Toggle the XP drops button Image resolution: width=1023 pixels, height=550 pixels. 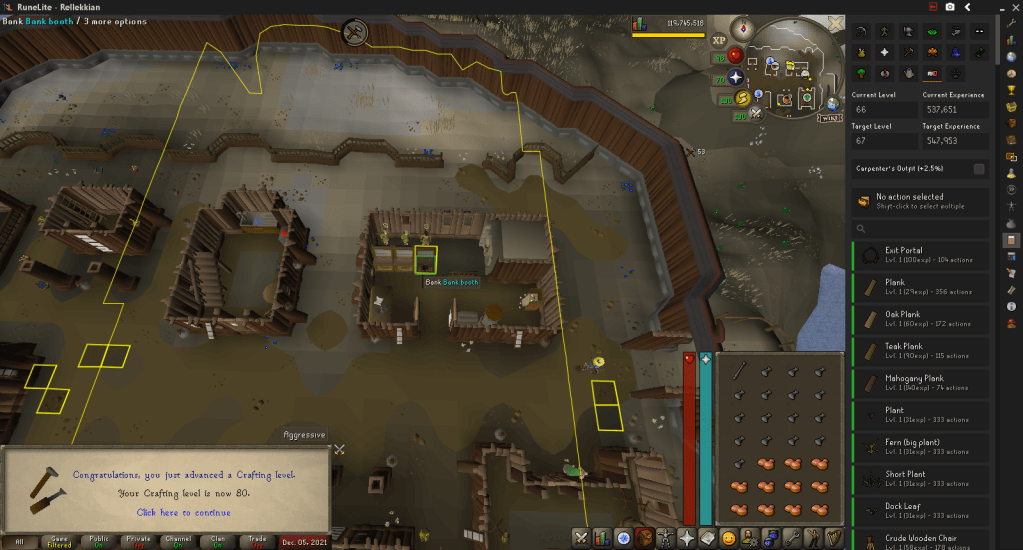[718, 42]
